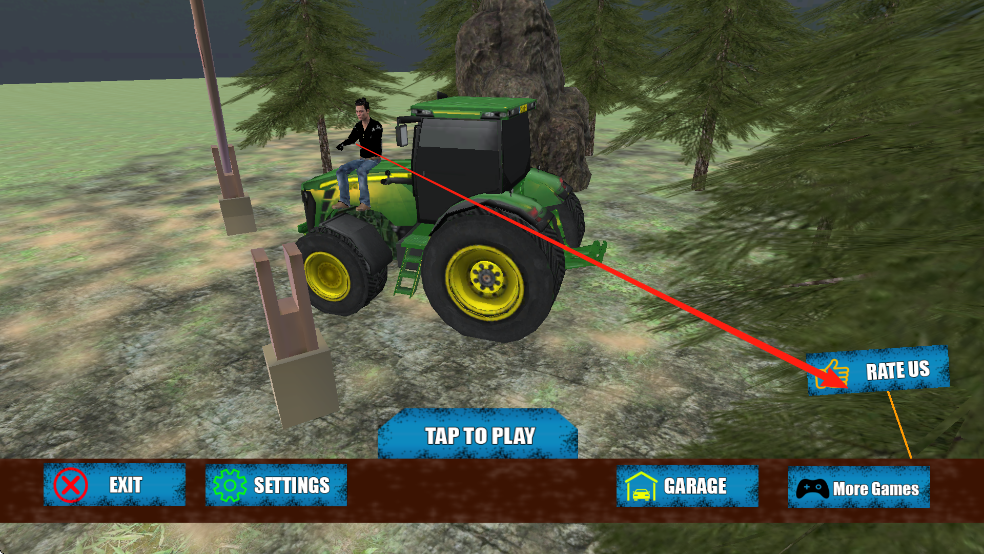Open the SETTINGS menu
The image size is (984, 554).
point(276,485)
